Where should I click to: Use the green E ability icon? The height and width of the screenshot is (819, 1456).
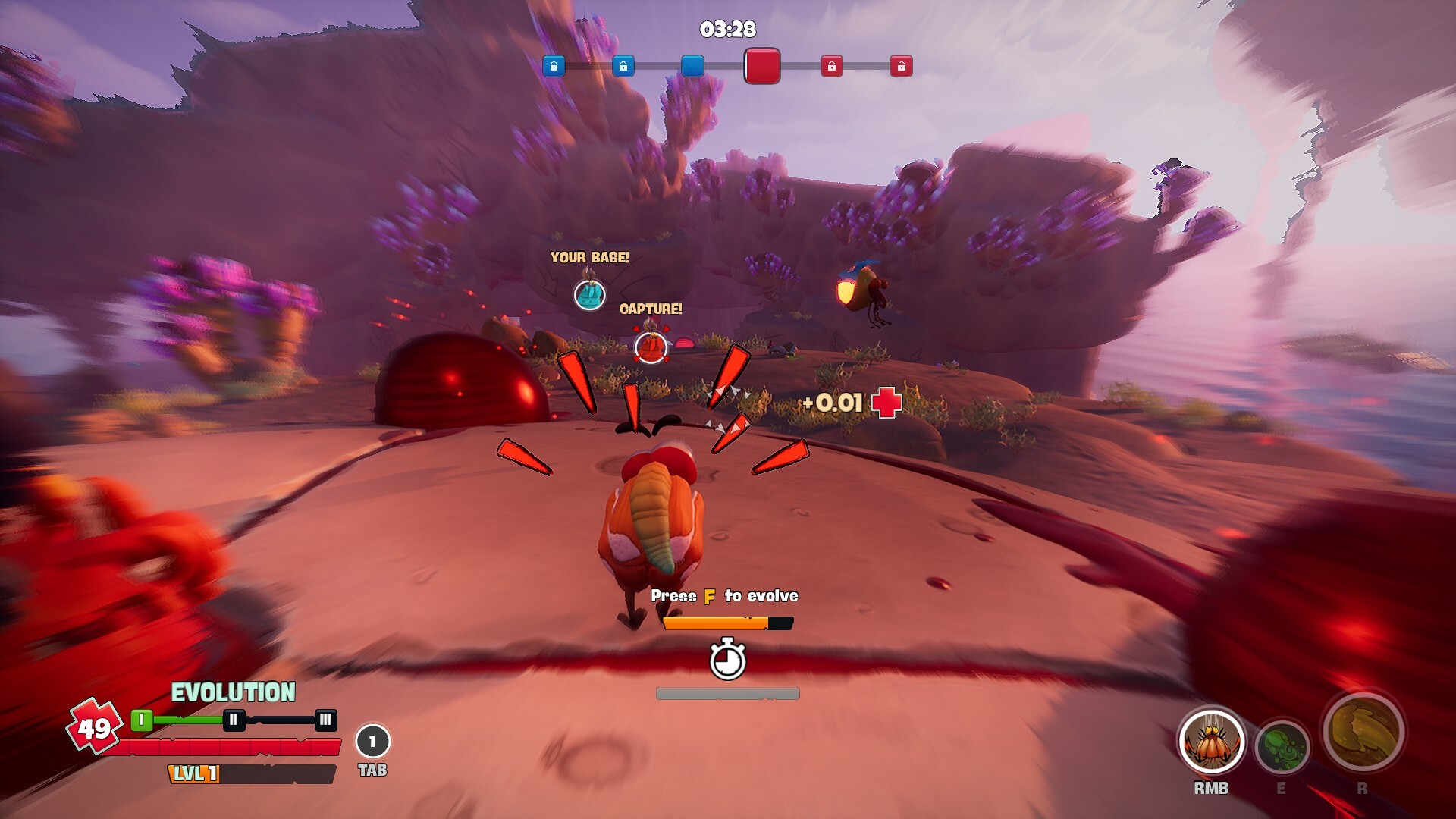coord(1282,747)
